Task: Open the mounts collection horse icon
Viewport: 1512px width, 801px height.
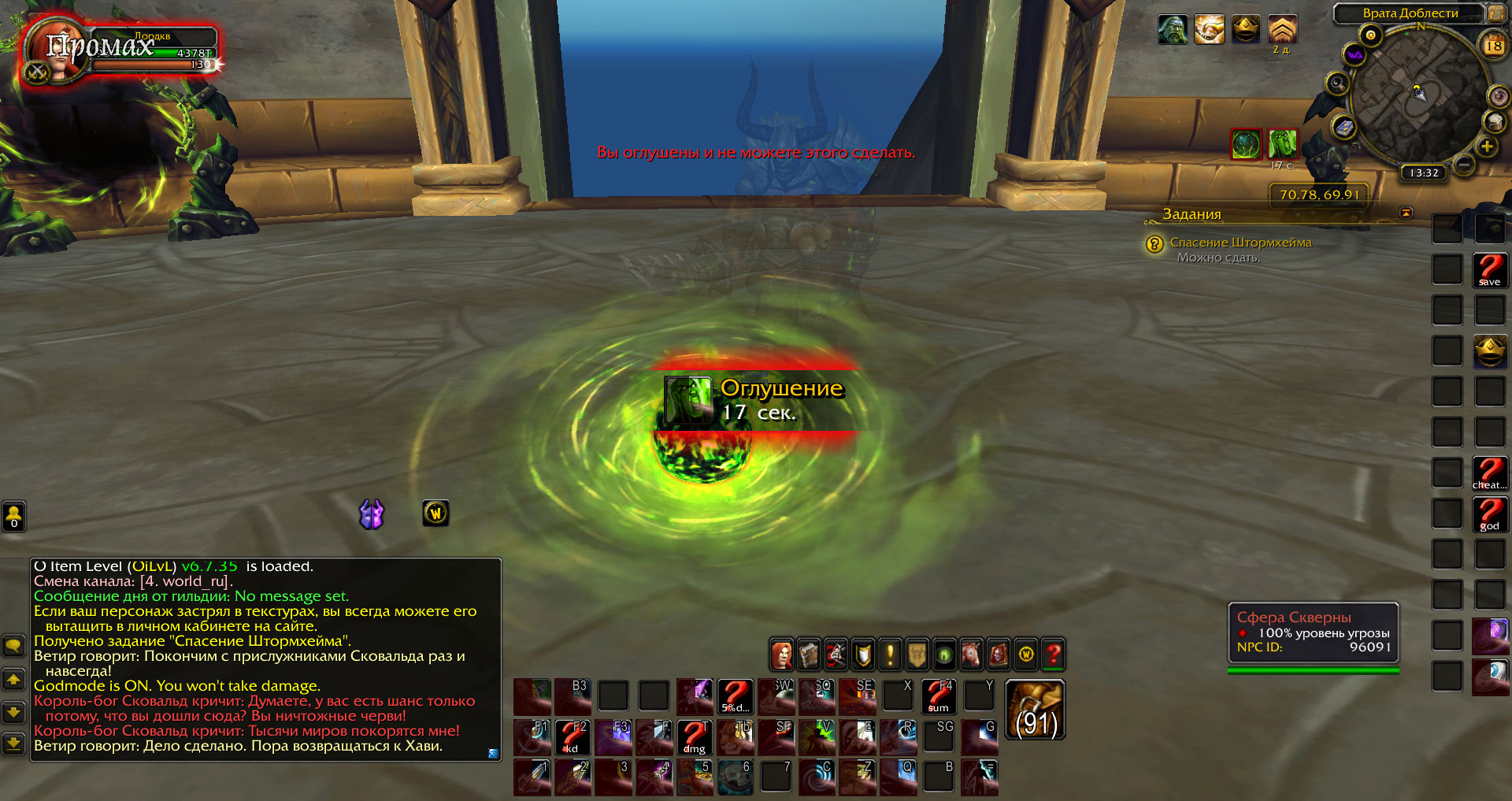Action: (x=972, y=655)
